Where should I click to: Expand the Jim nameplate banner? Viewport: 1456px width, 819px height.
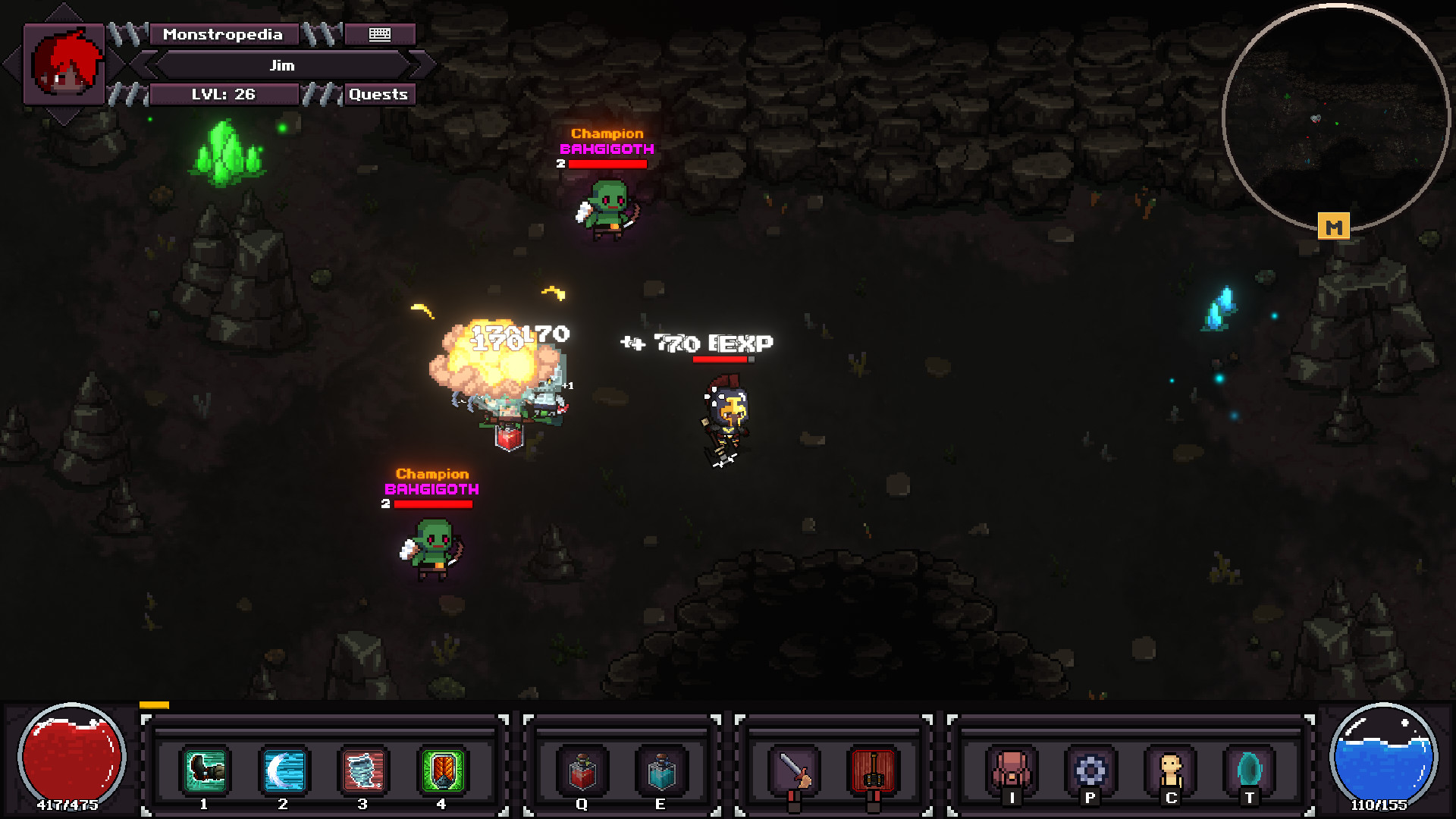coord(281,65)
